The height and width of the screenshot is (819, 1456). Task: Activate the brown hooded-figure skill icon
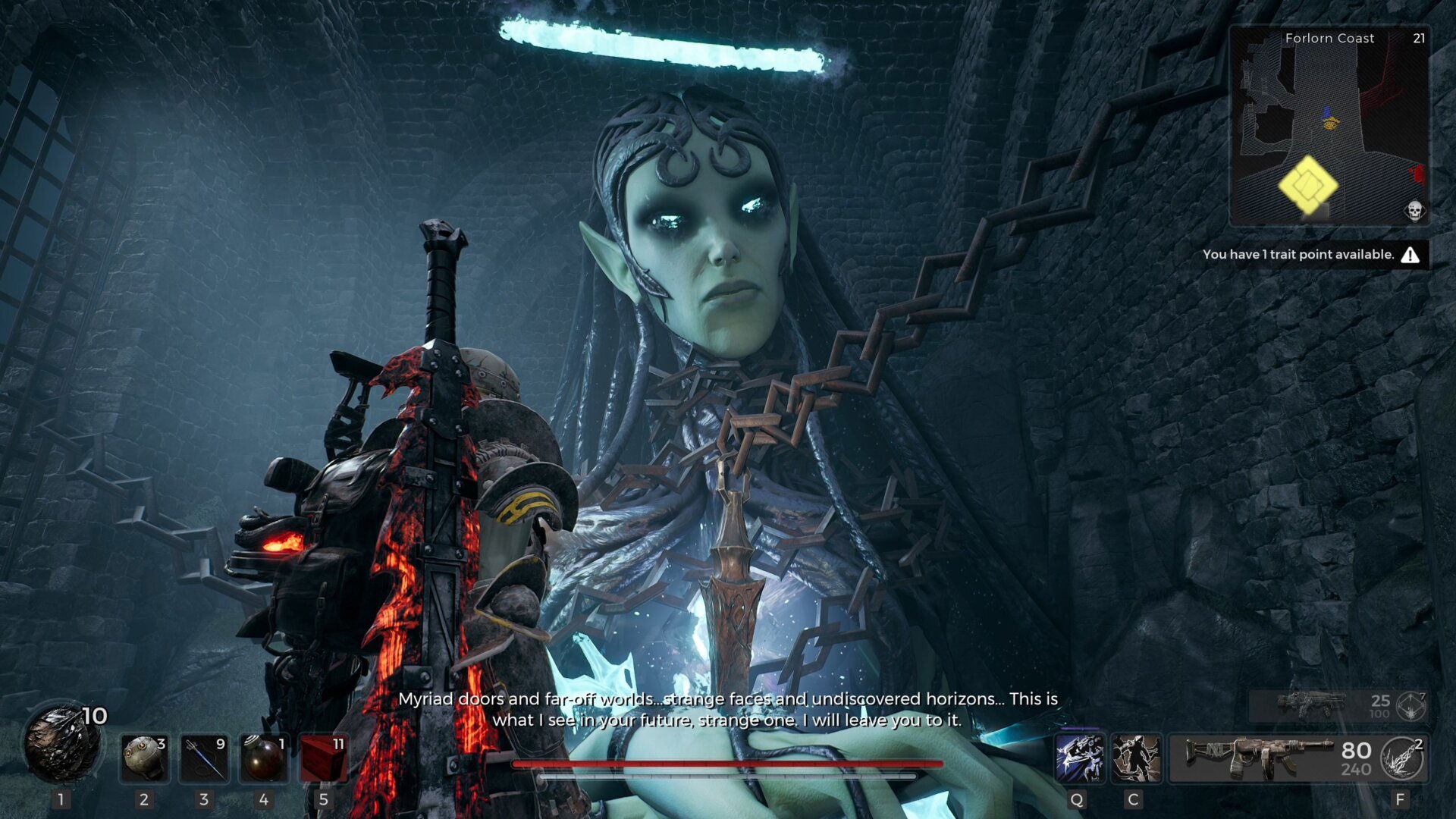pyautogui.click(x=1136, y=758)
